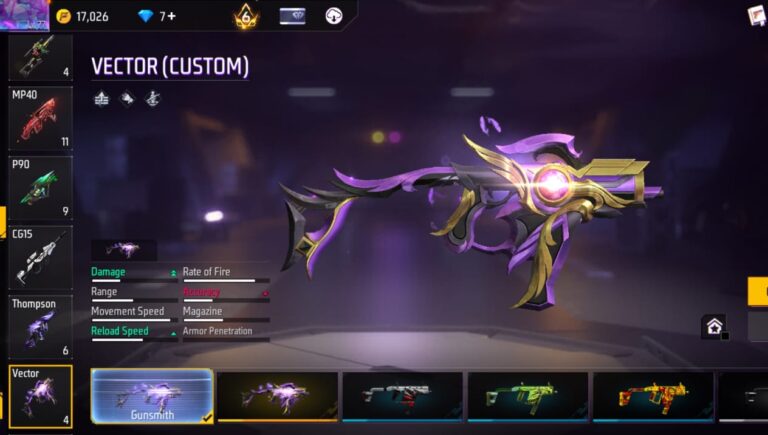Viewport: 768px width, 435px height.
Task: Open the cards icon in the top-right corner
Action: [x=757, y=15]
